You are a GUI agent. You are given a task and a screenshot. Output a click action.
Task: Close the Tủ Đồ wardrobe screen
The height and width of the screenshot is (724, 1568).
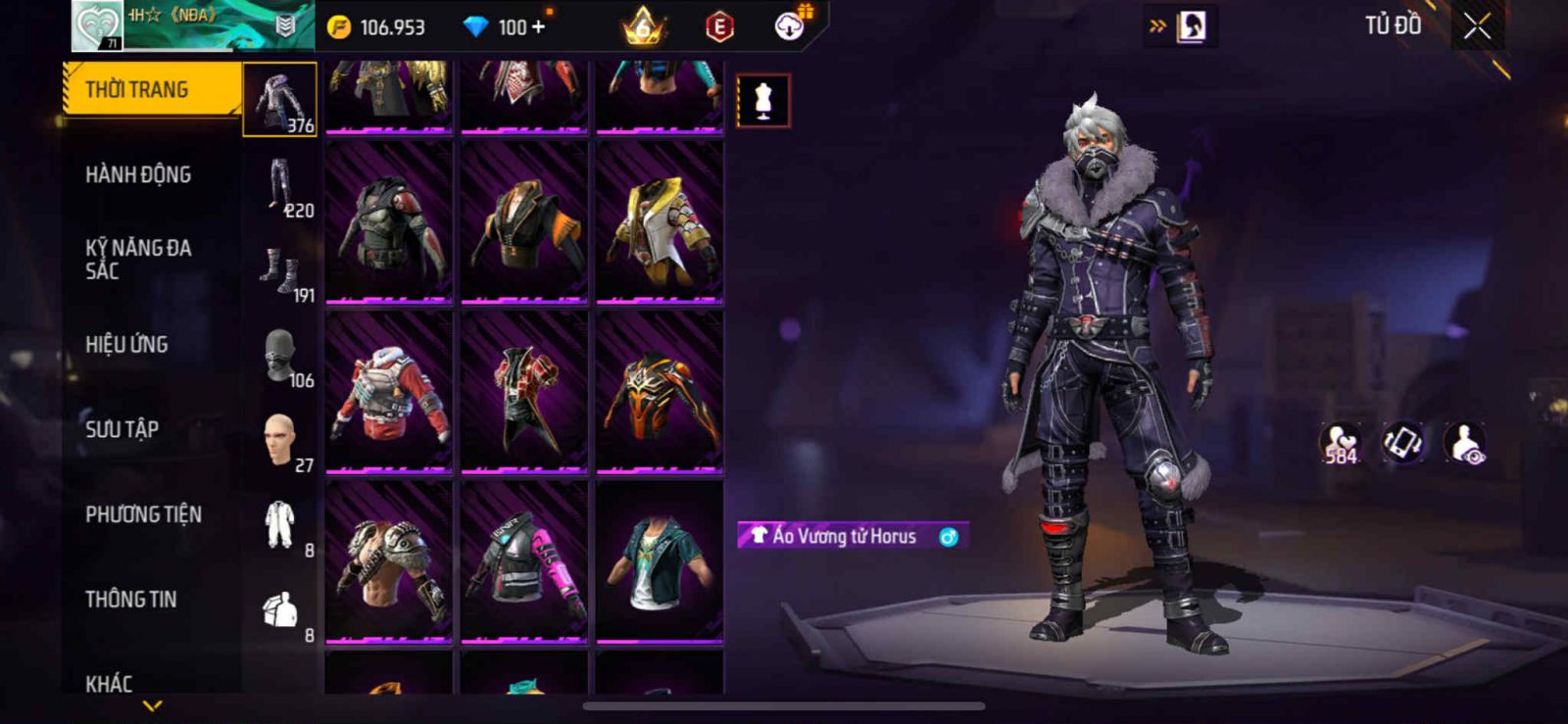coord(1477,26)
